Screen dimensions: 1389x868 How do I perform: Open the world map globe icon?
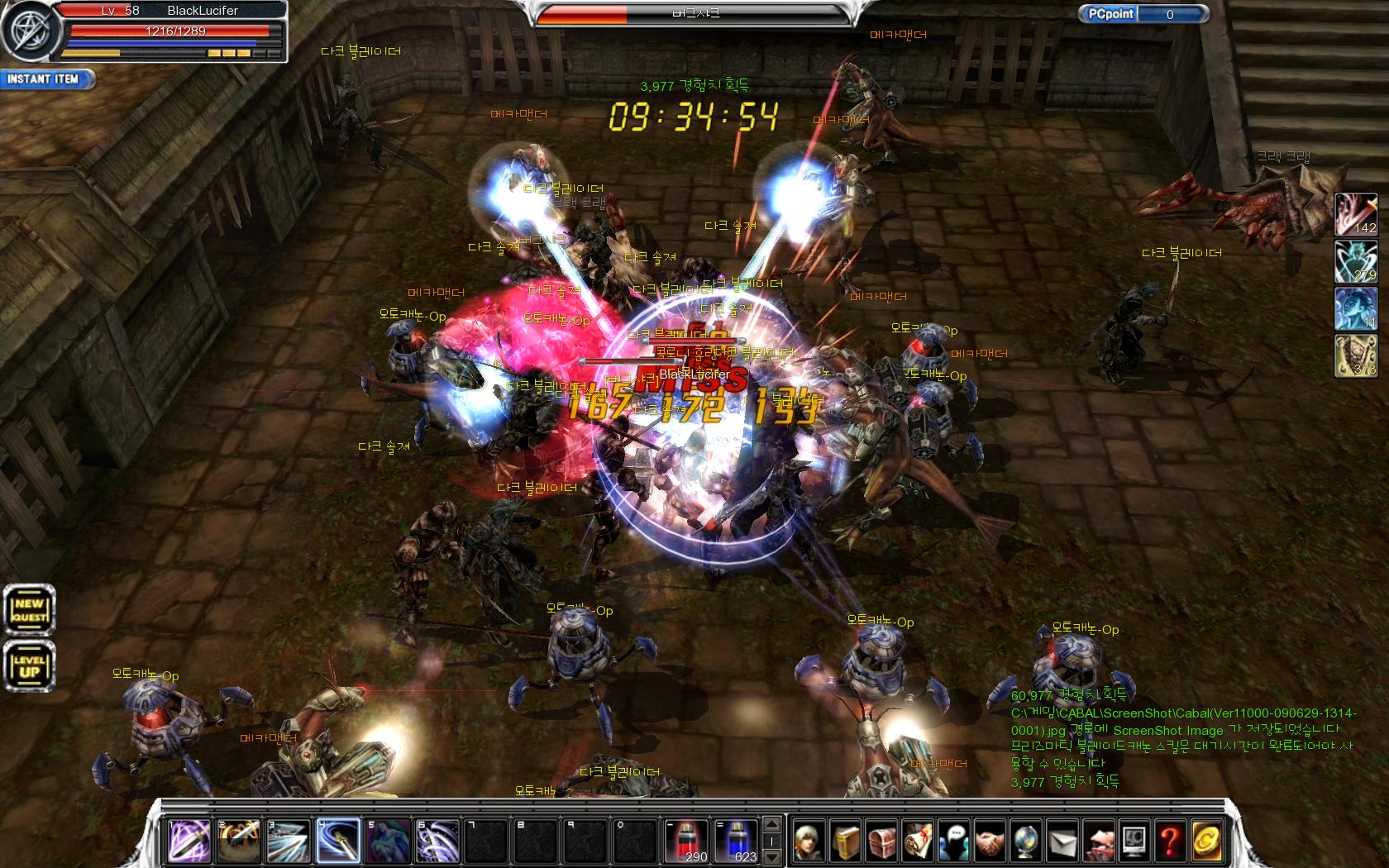(1025, 842)
